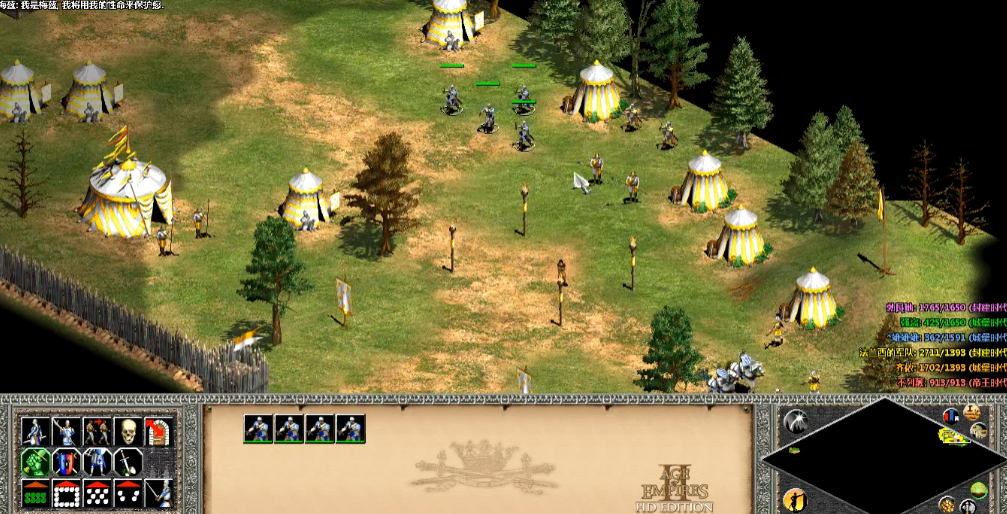Screen dimensions: 1007x514
Task: Choose the Stand Ground stance icon
Action: coord(97,462)
